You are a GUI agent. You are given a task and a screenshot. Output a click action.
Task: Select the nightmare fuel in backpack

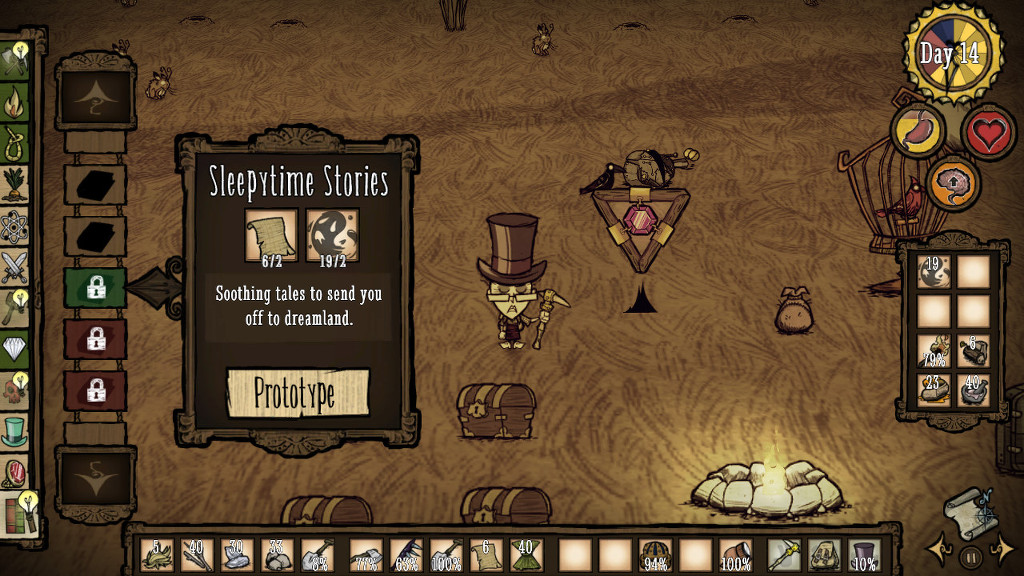934,271
